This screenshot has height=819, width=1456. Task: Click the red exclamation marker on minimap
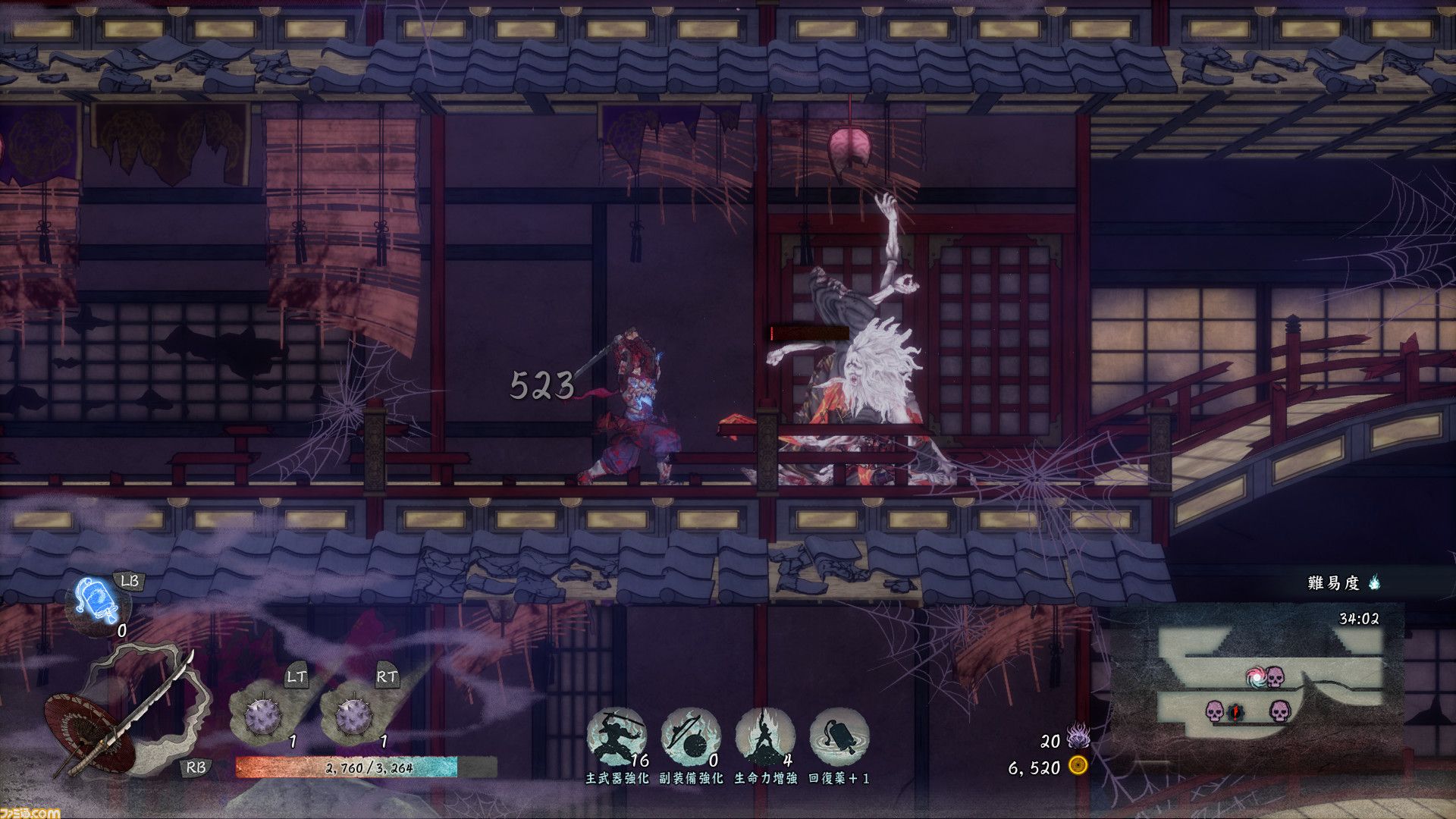[x=1236, y=712]
